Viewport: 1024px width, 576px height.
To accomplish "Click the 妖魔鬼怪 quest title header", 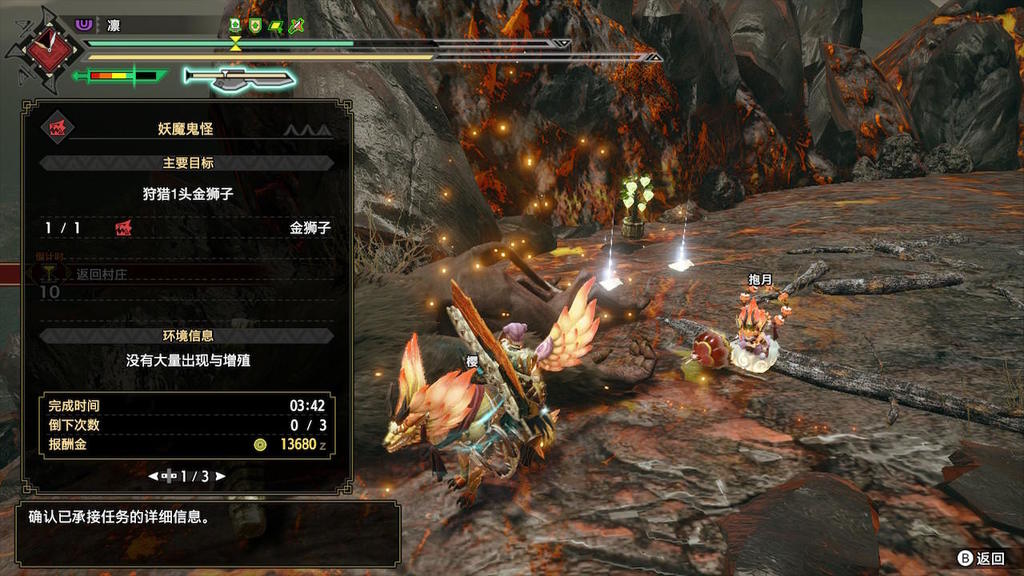I will click(186, 129).
